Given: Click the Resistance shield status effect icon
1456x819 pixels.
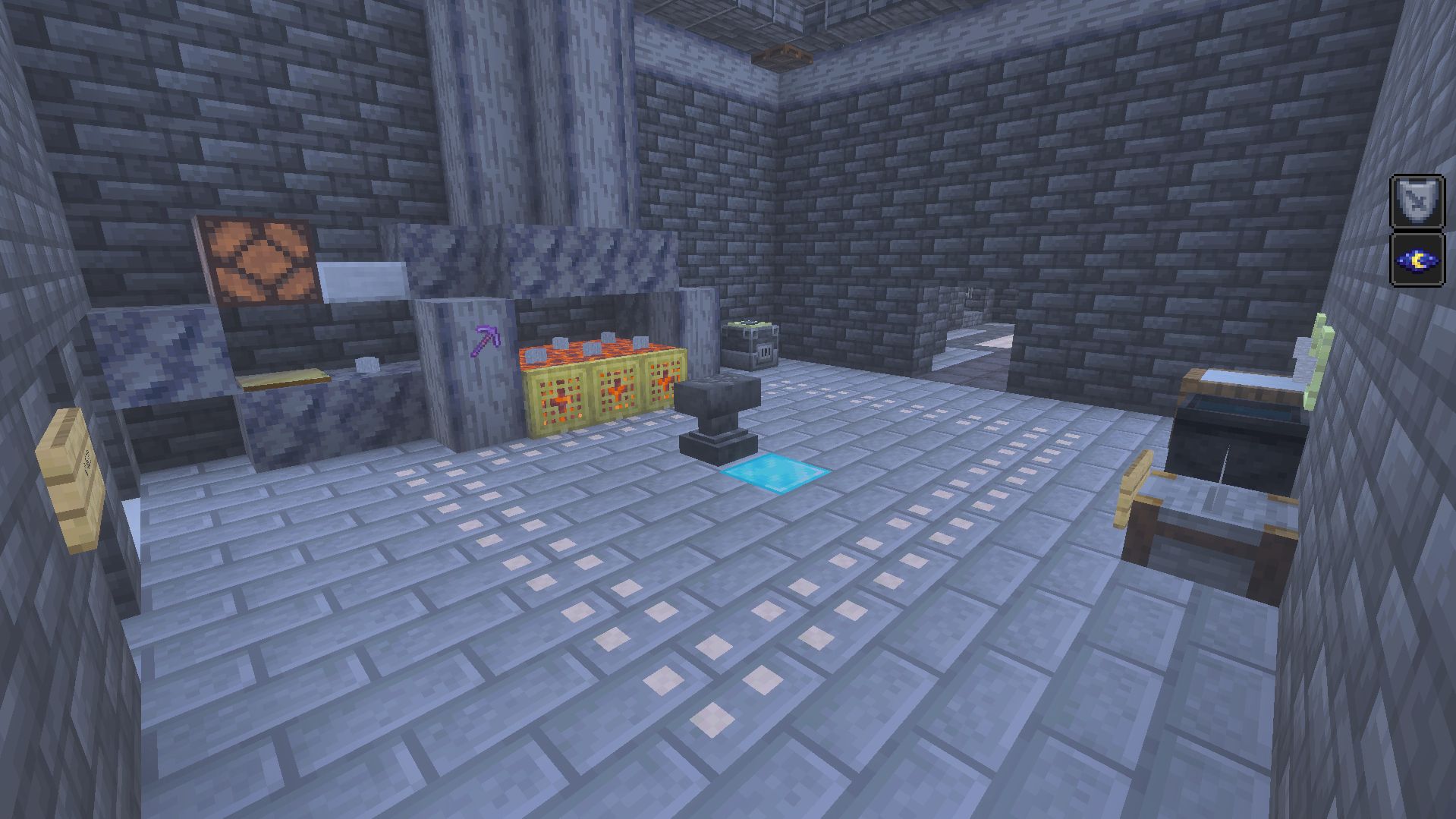Looking at the screenshot, I should [1417, 202].
